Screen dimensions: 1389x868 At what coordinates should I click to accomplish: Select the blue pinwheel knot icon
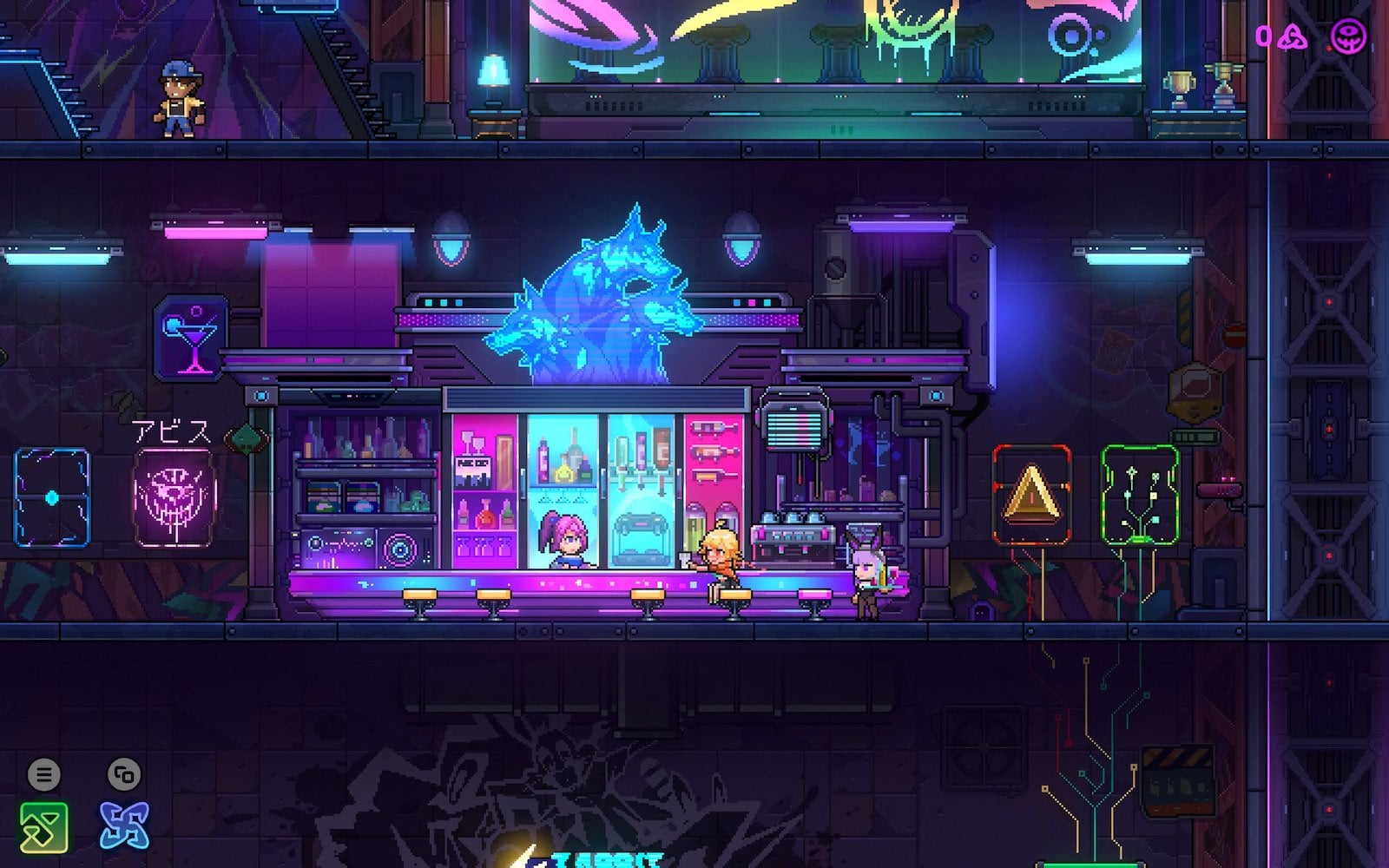coord(124,825)
